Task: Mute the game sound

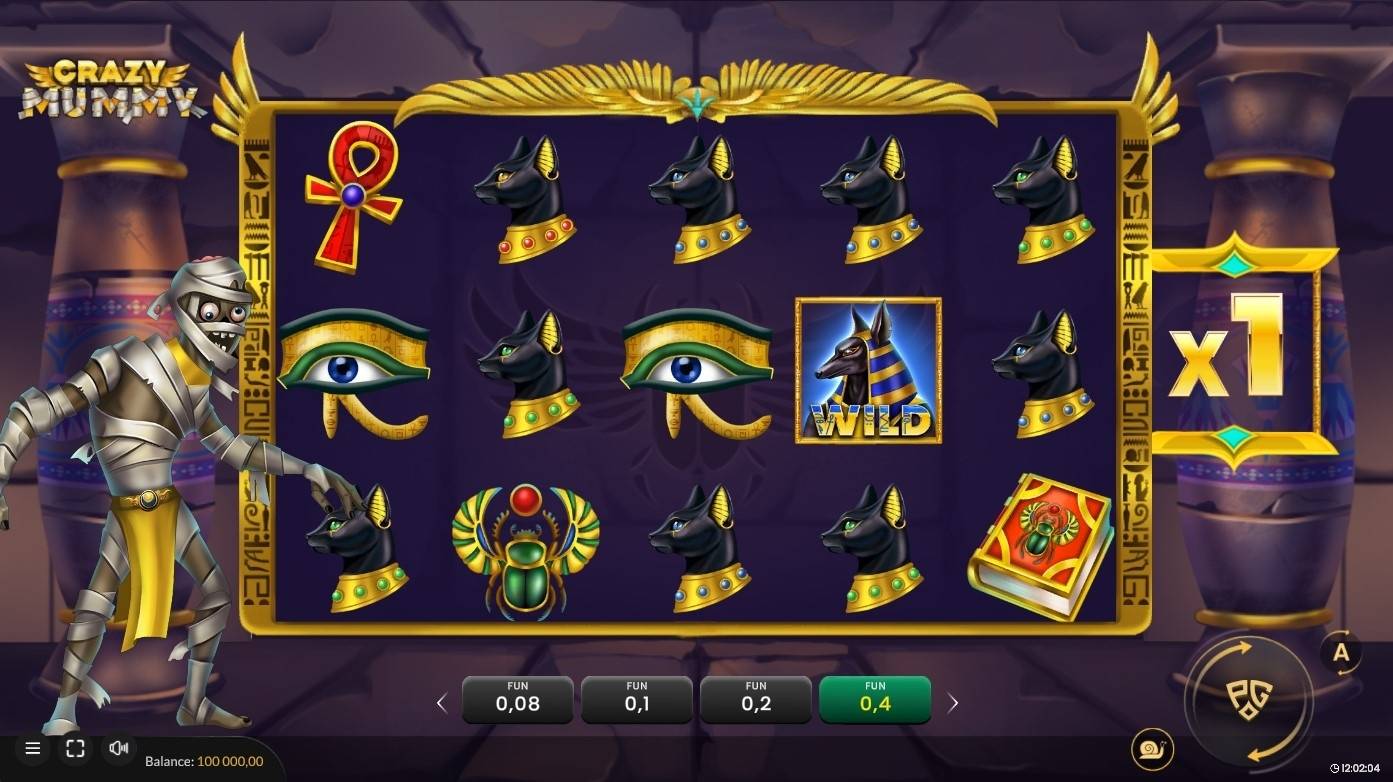Action: coord(119,748)
